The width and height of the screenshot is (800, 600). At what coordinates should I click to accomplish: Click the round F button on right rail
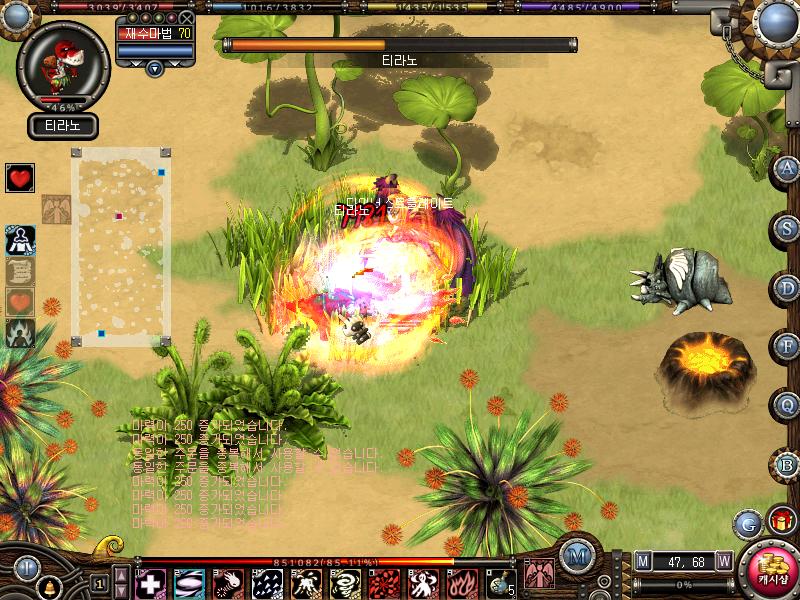pyautogui.click(x=787, y=347)
